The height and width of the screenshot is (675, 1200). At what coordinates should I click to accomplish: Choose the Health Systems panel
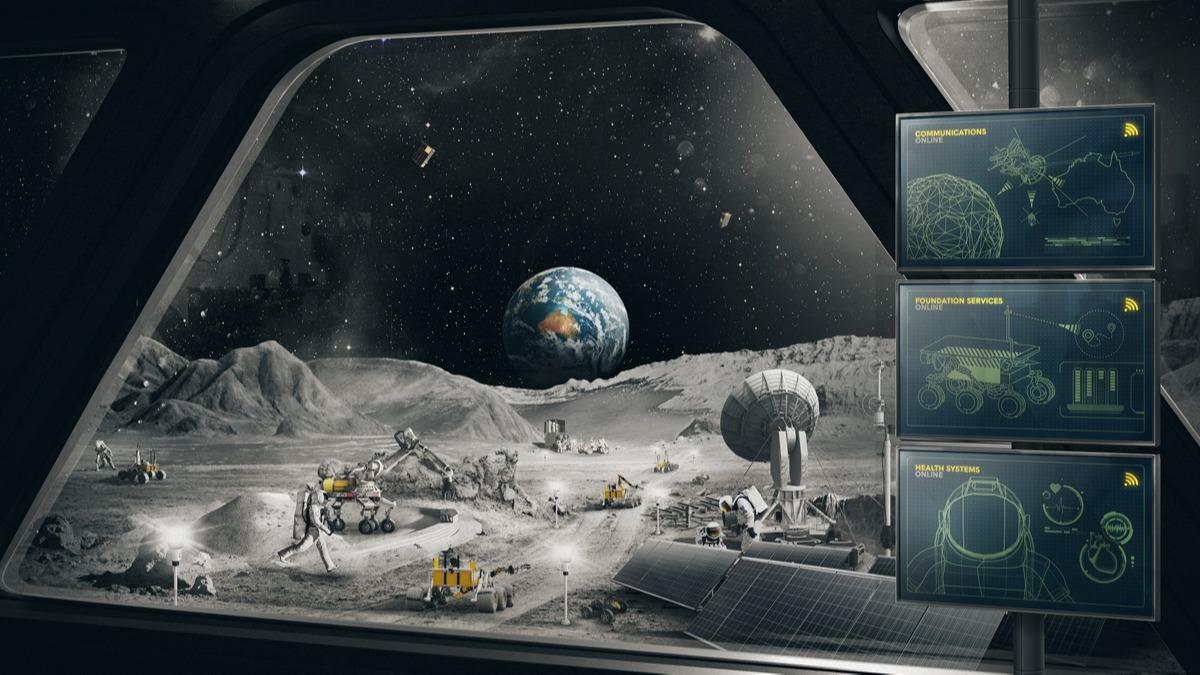click(x=1027, y=531)
